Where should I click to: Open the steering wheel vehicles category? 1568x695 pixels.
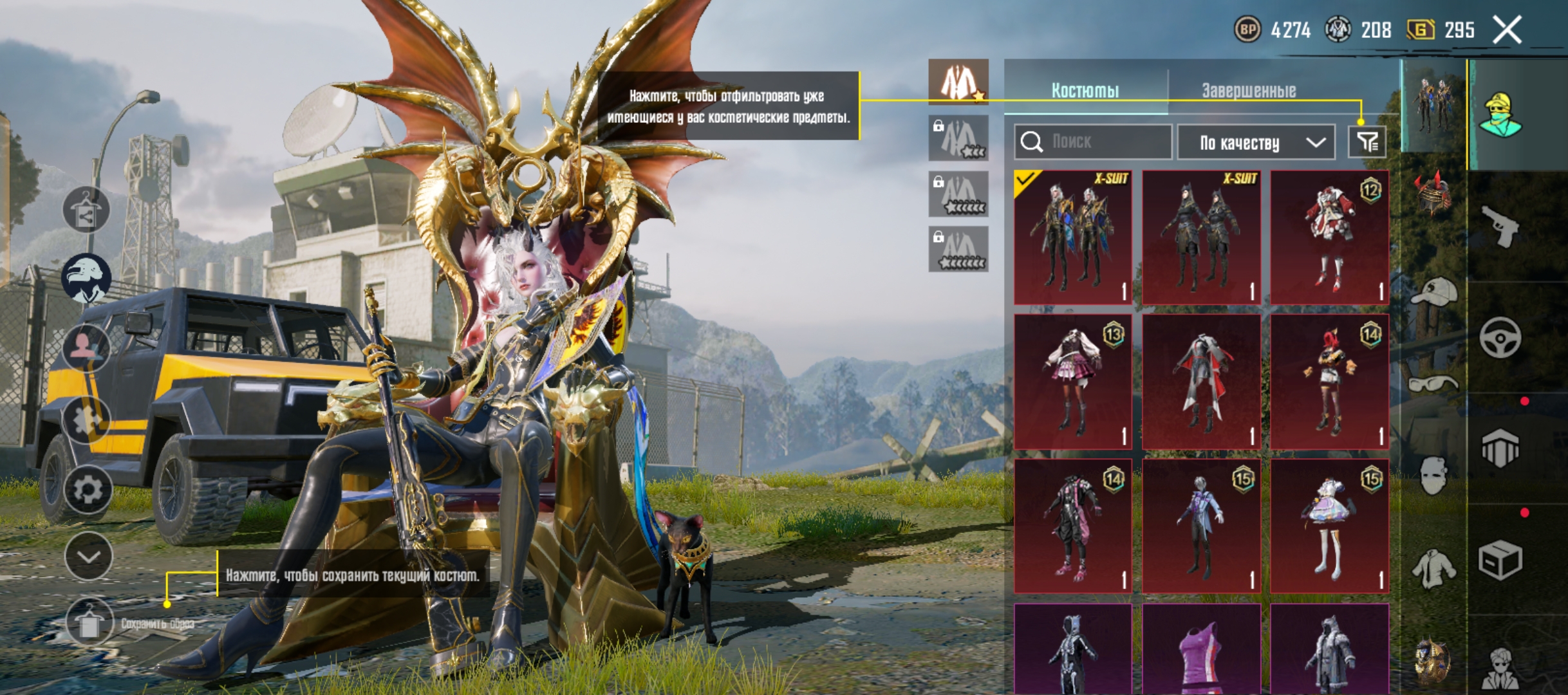click(1500, 337)
